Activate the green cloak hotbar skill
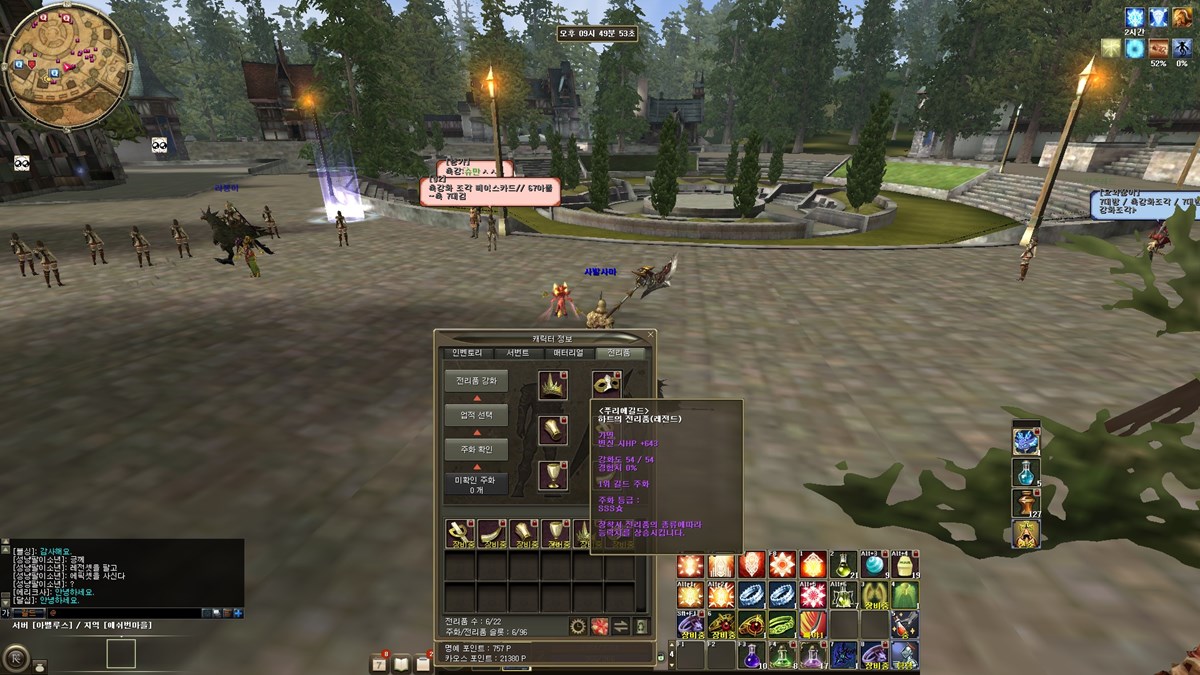The image size is (1200, 675). (905, 595)
